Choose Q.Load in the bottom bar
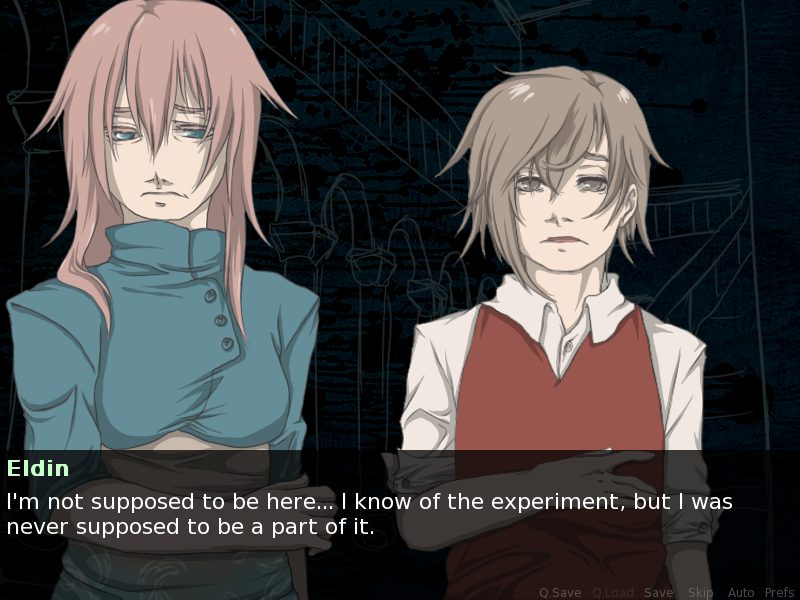Screen dimensions: 800x600 coord(612,593)
